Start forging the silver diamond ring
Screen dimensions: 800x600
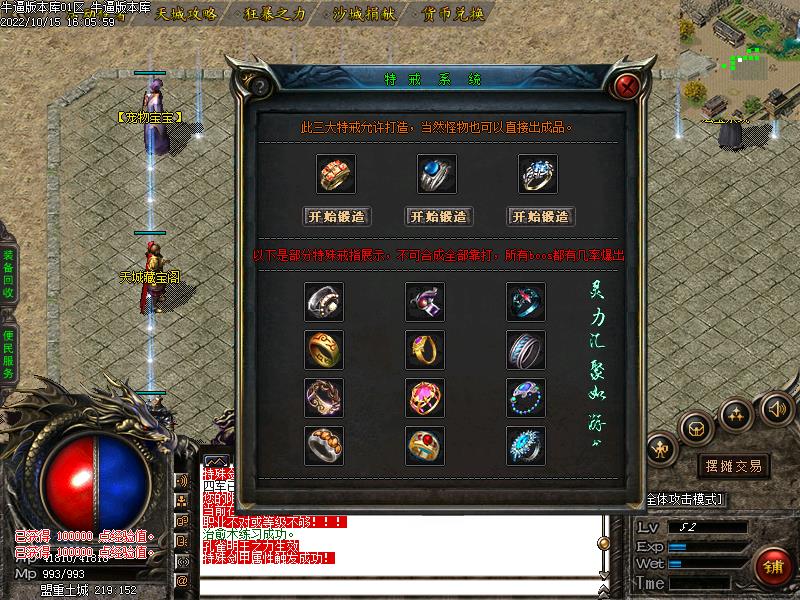540,216
